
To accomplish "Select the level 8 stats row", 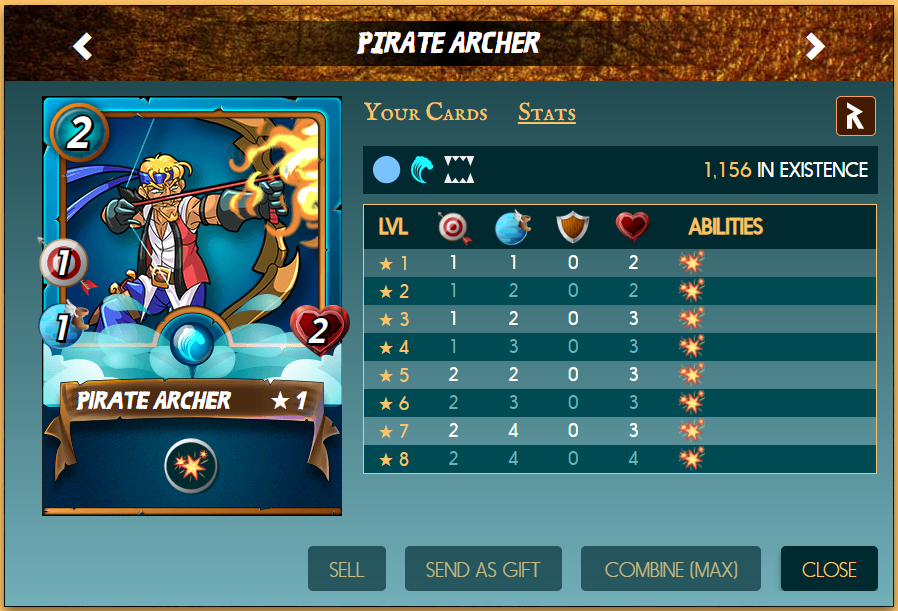I will click(x=620, y=459).
